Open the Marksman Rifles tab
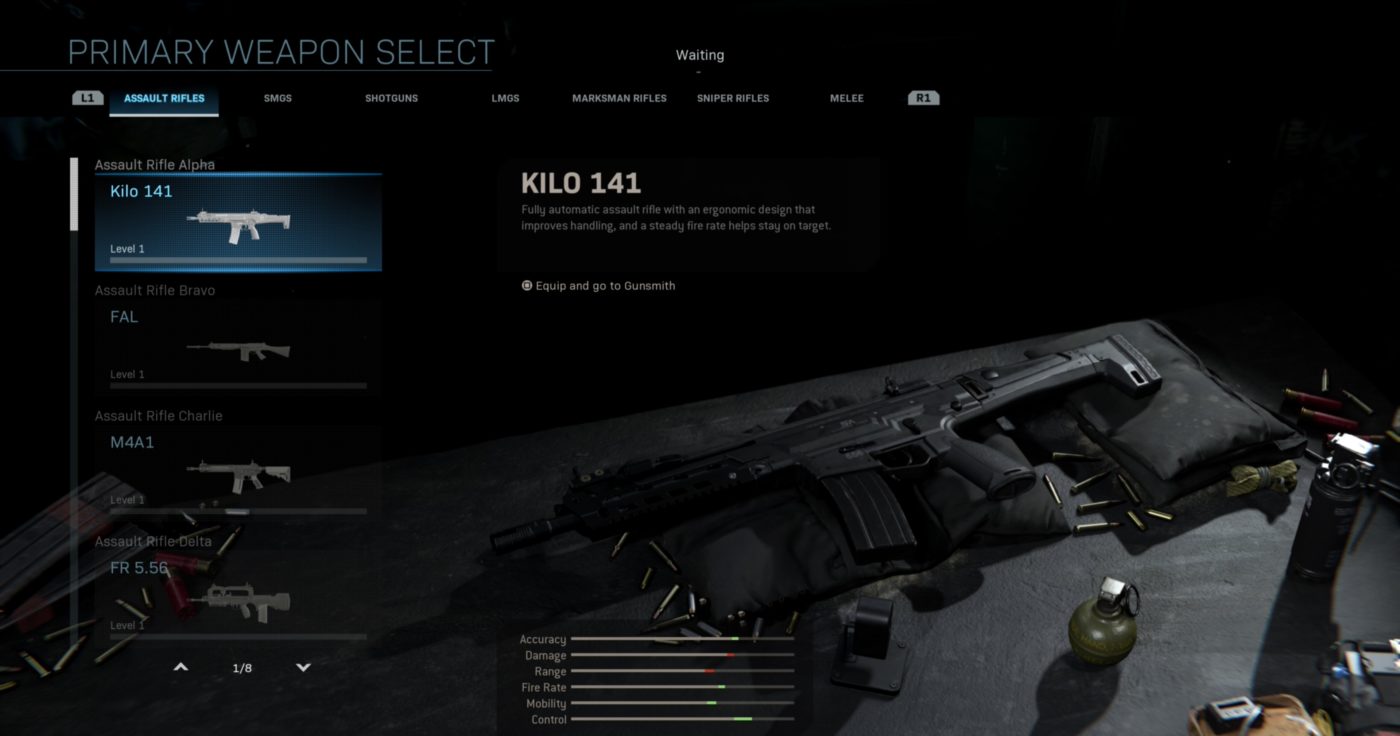This screenshot has width=1400, height=736. tap(619, 99)
